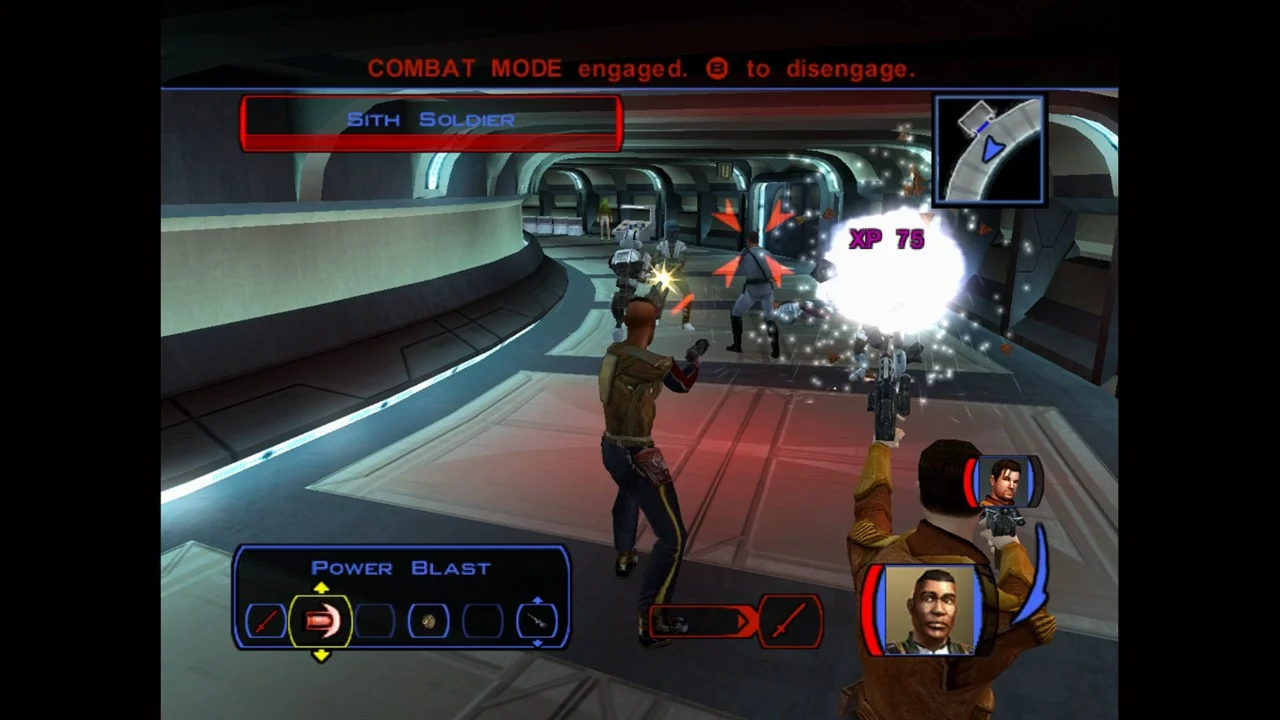This screenshot has height=720, width=1280.
Task: Cycle Power Blast down with yellow arrow
Action: pos(321,655)
